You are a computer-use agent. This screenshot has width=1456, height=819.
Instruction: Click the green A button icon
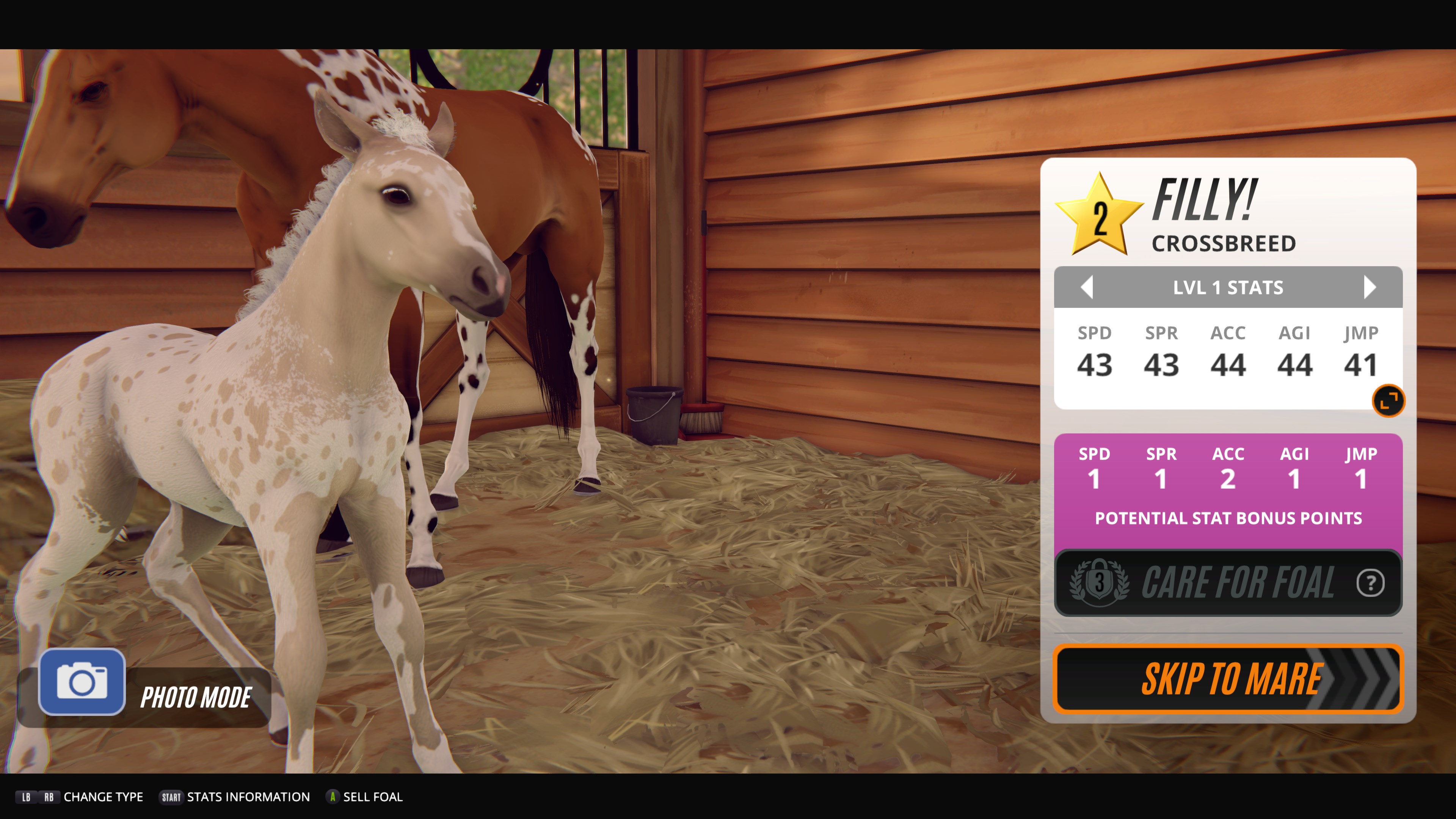334,797
